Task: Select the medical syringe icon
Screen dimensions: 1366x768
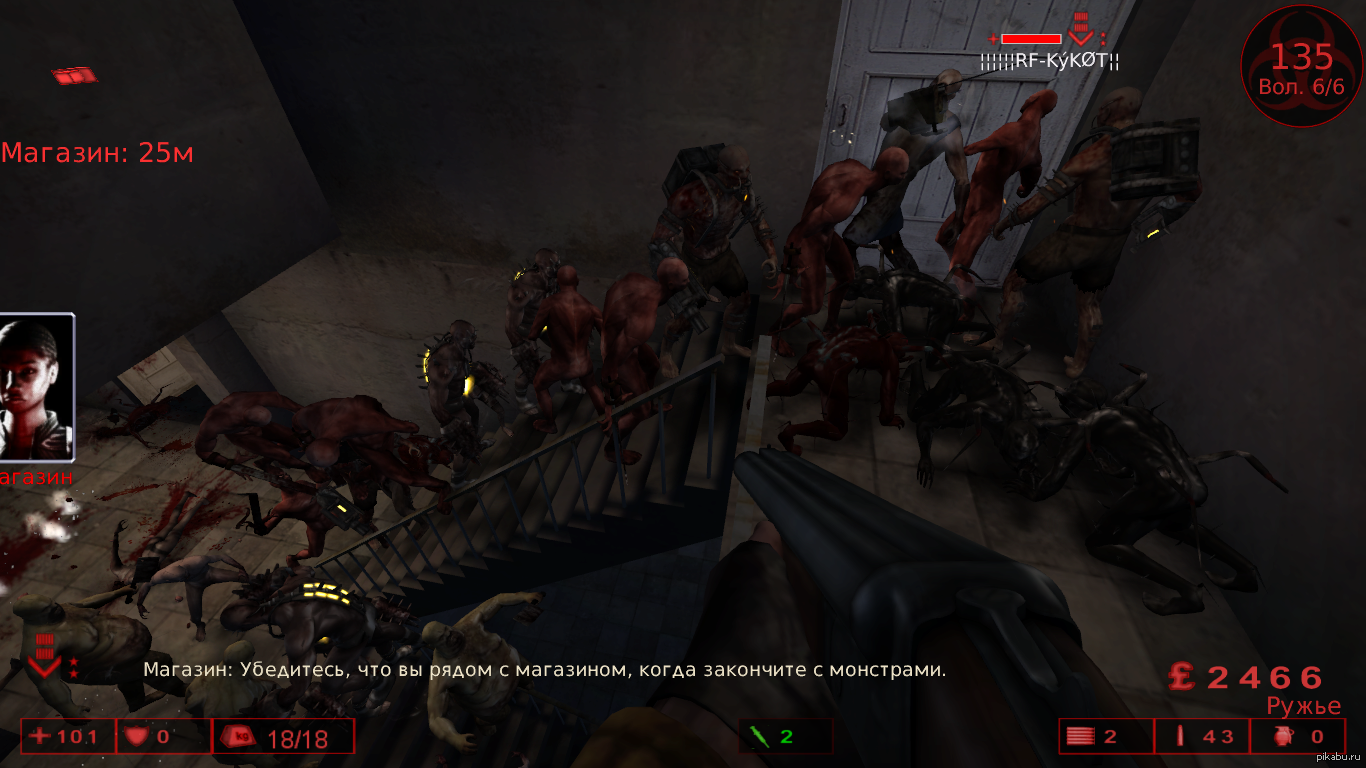Action: [759, 737]
